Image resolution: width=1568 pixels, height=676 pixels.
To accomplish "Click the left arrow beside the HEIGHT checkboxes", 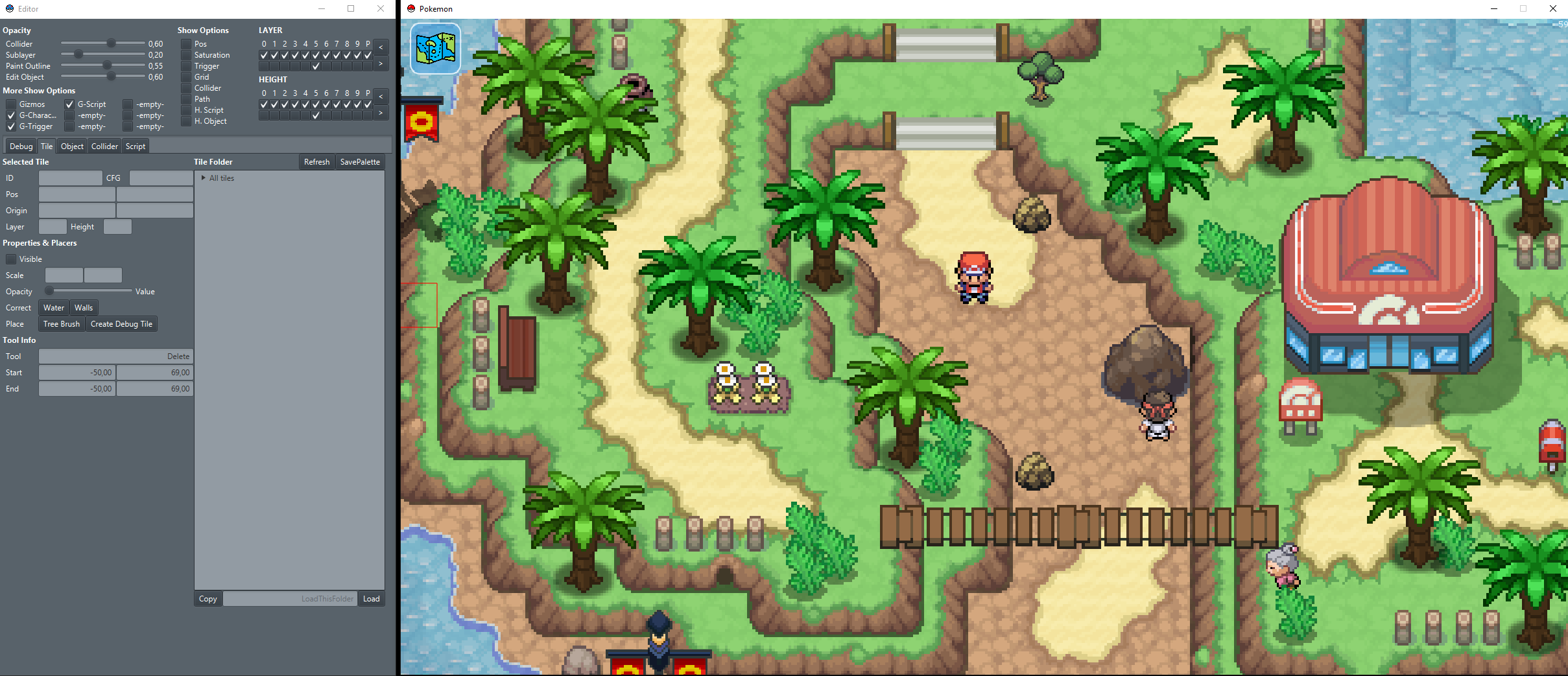I will point(381,96).
